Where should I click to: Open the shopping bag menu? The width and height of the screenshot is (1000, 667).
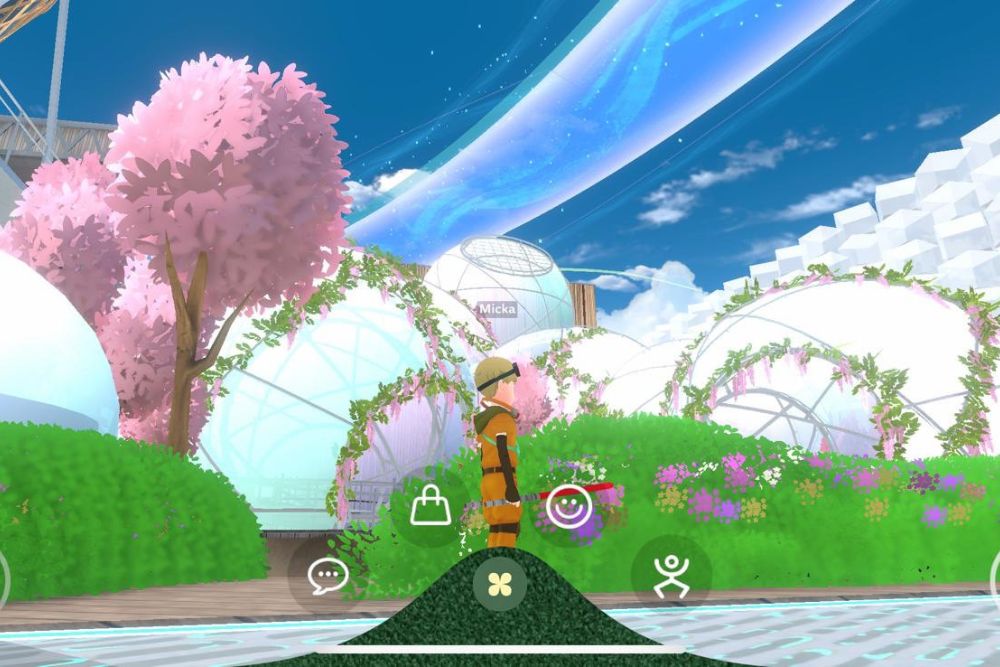click(x=430, y=507)
